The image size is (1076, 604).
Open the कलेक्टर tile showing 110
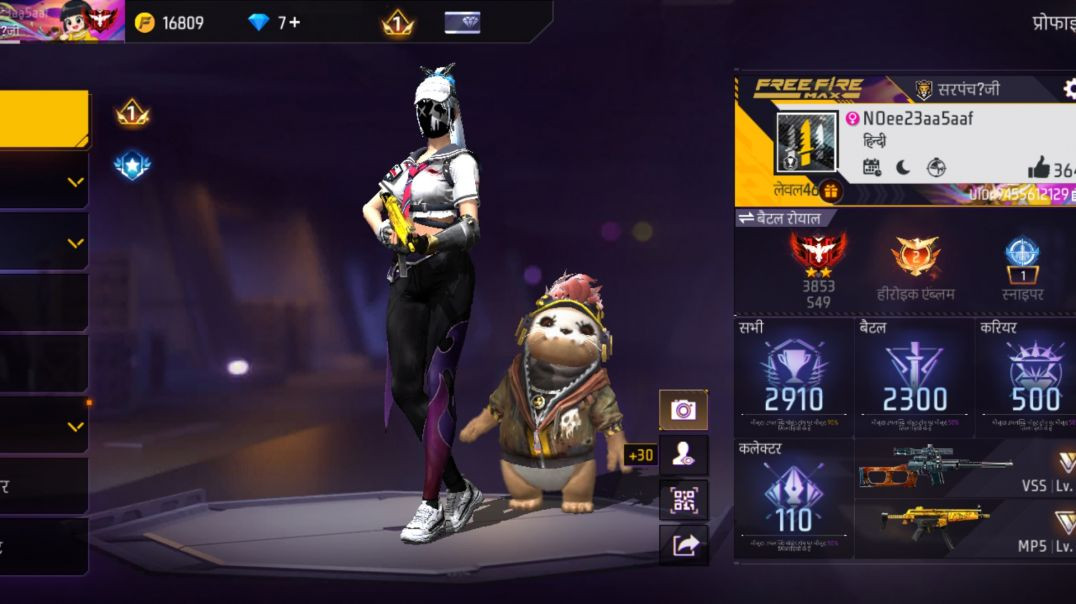point(794,498)
